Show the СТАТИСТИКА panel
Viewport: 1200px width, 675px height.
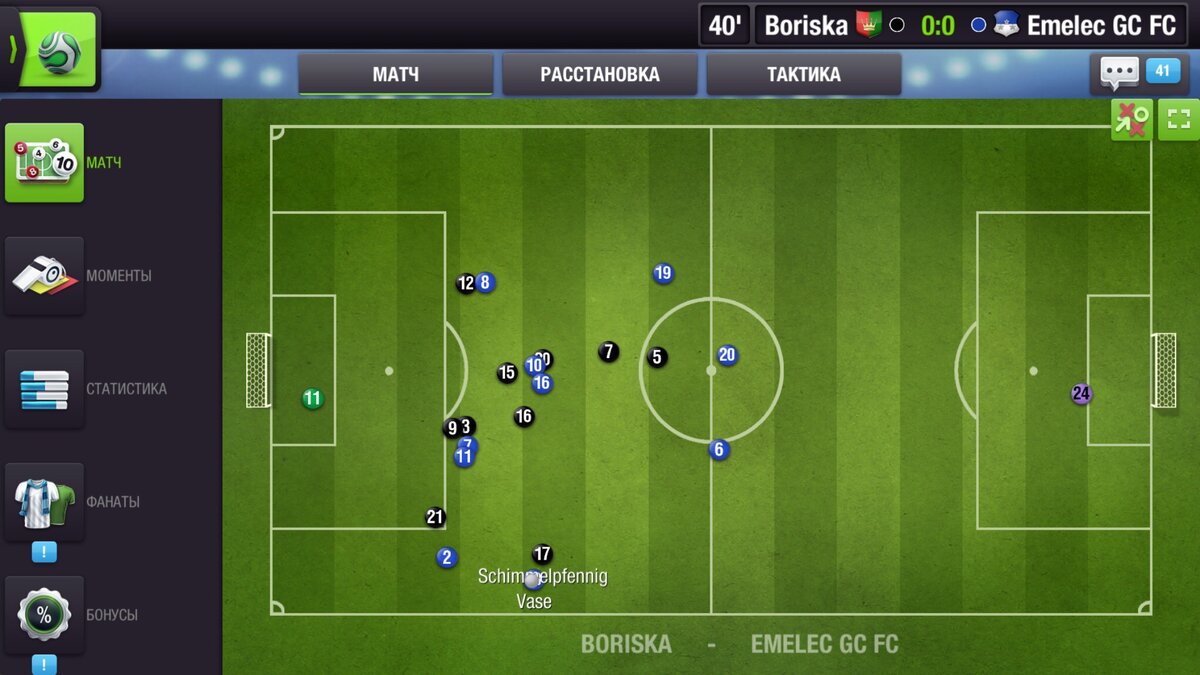pyautogui.click(x=45, y=388)
